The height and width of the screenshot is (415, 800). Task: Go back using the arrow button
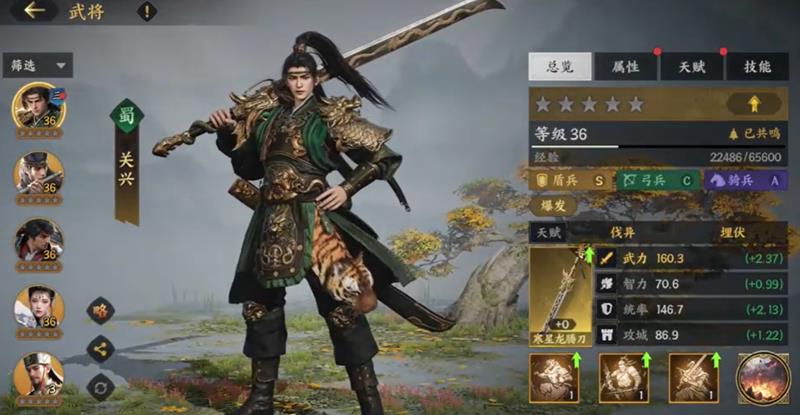(x=34, y=11)
